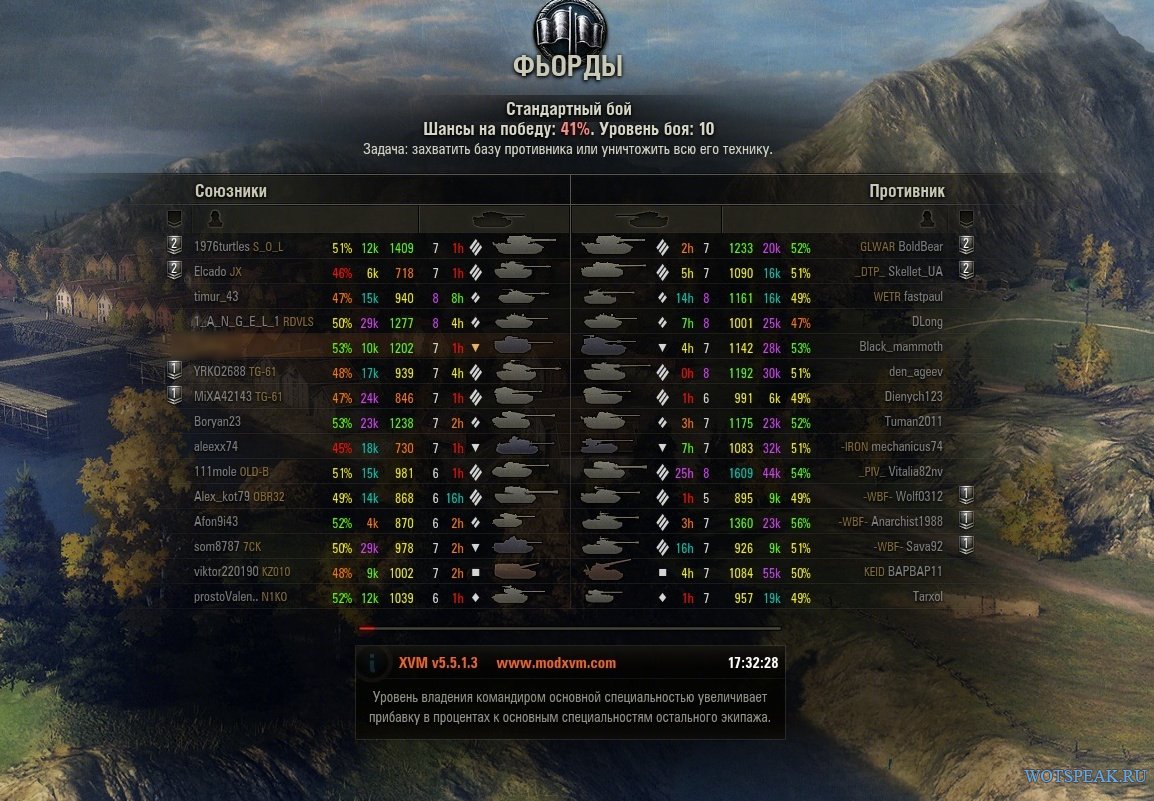Choose Skellet_UA in the enemy list
The height and width of the screenshot is (801, 1154).
click(x=915, y=272)
